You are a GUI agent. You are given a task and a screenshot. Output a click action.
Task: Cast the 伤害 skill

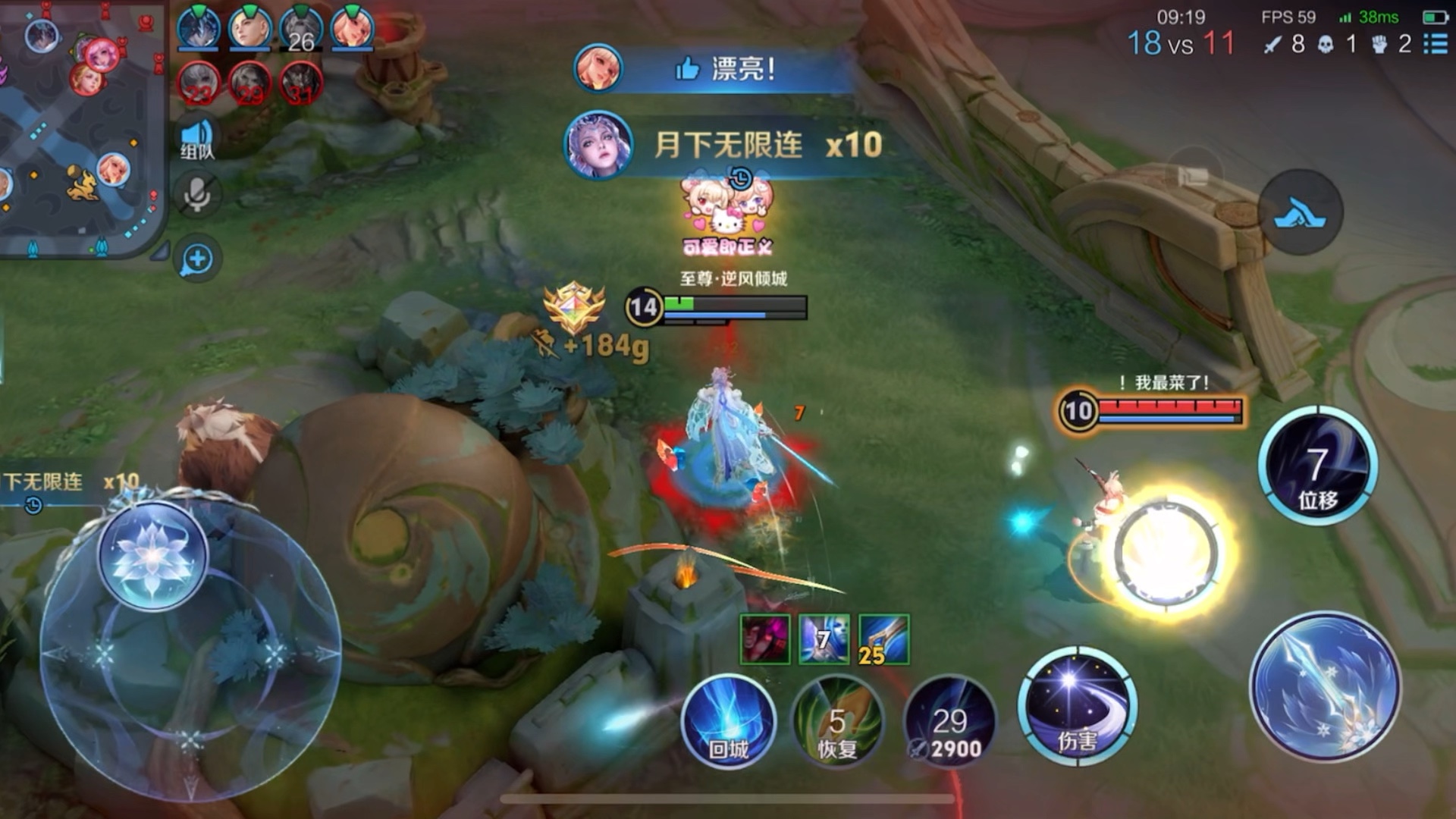(1077, 707)
